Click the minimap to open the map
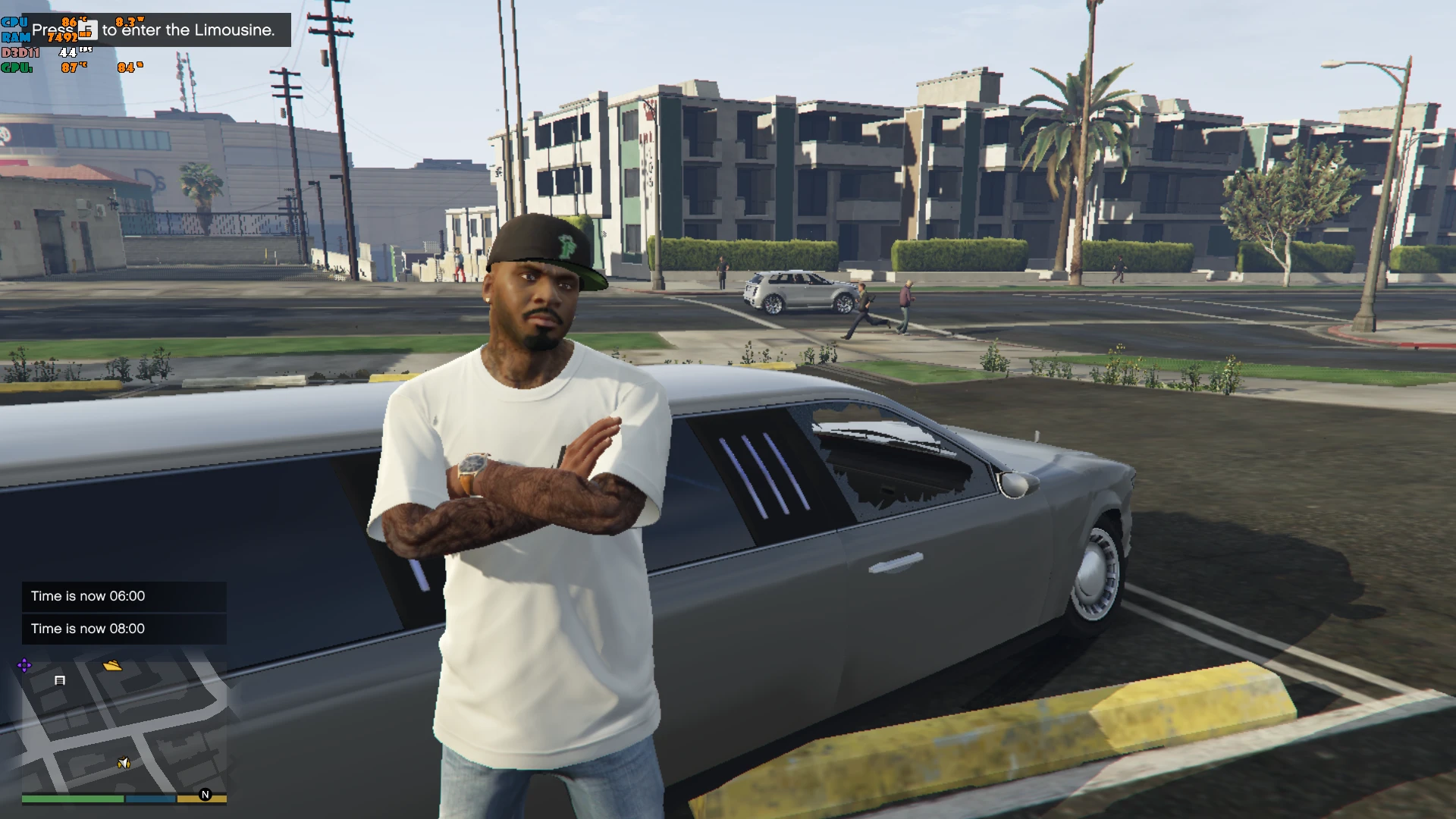This screenshot has height=819, width=1456. coord(121,728)
